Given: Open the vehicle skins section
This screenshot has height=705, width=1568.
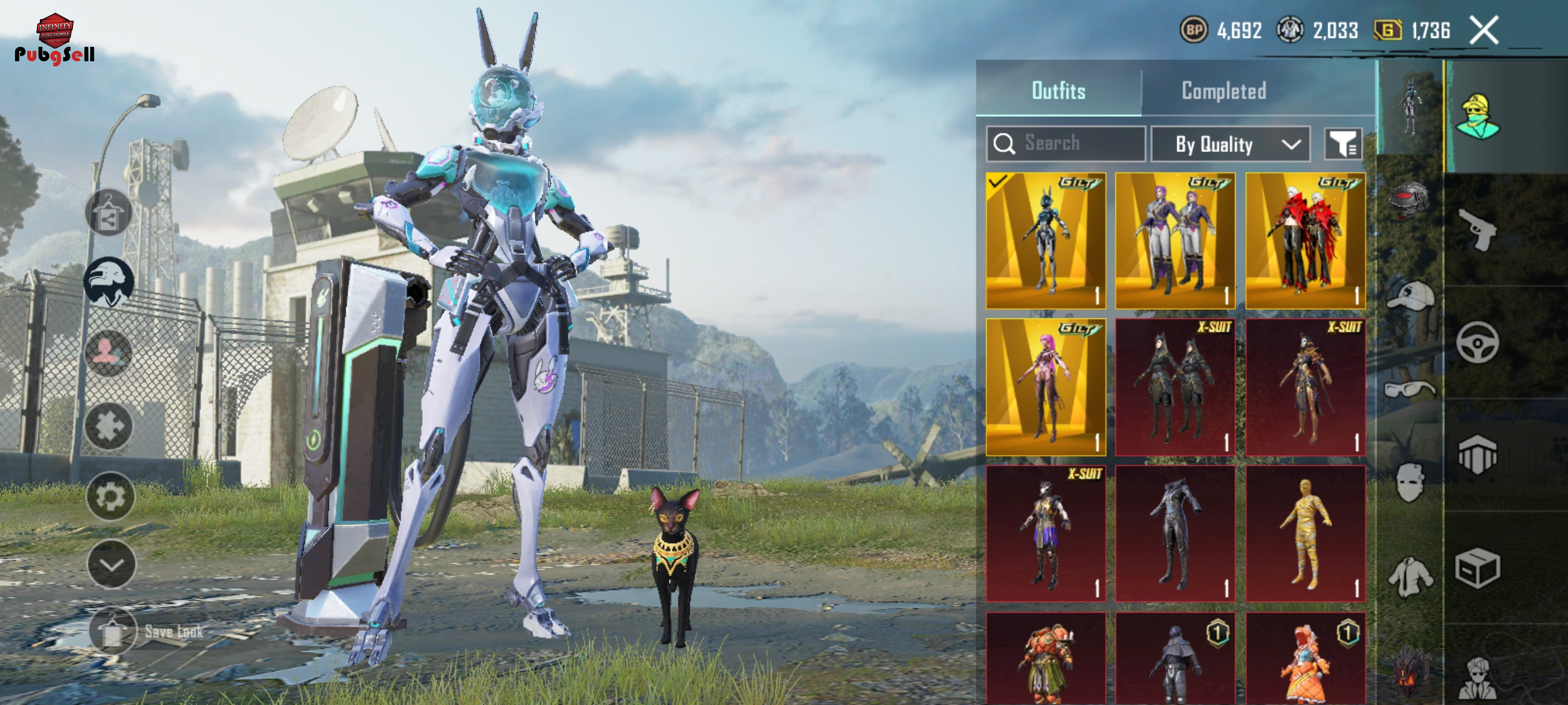Looking at the screenshot, I should click(x=1477, y=343).
